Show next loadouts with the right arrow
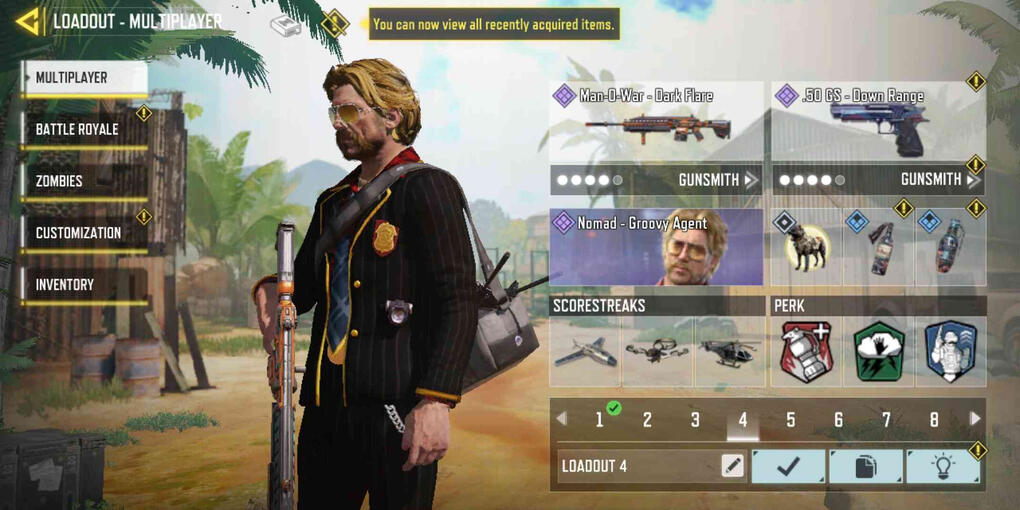 click(975, 420)
